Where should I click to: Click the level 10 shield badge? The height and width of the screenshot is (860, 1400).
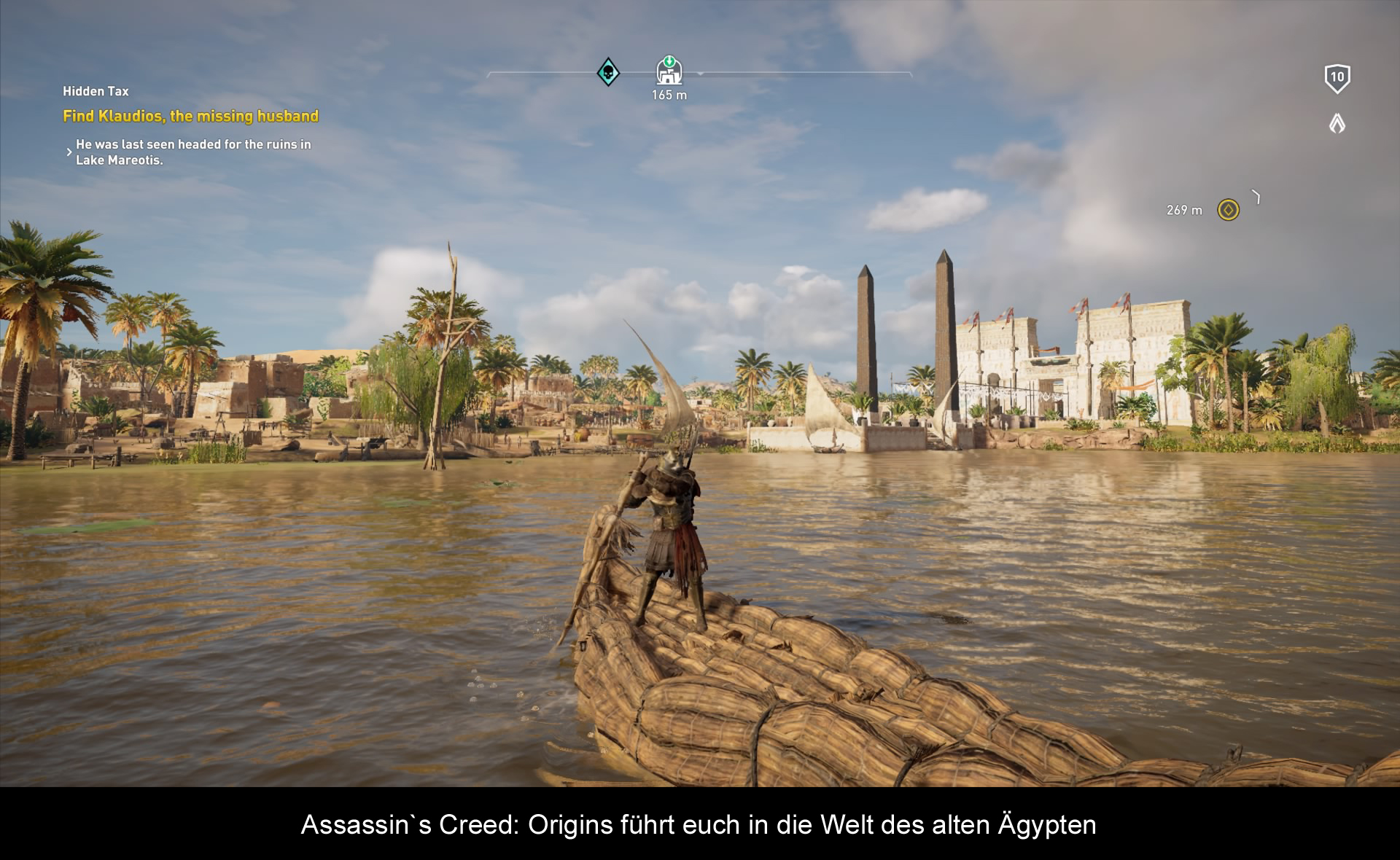[x=1337, y=78]
